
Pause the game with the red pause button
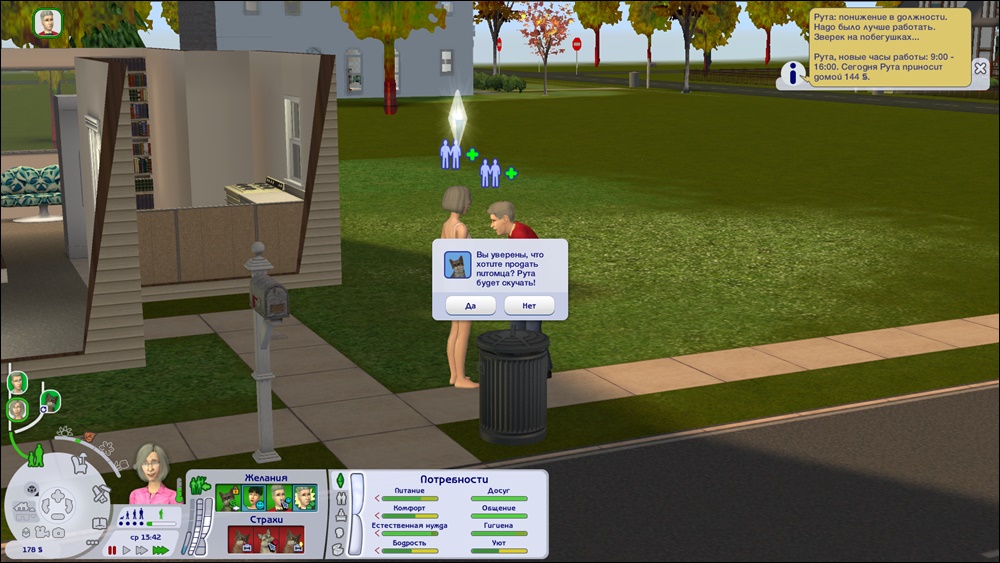(112, 550)
